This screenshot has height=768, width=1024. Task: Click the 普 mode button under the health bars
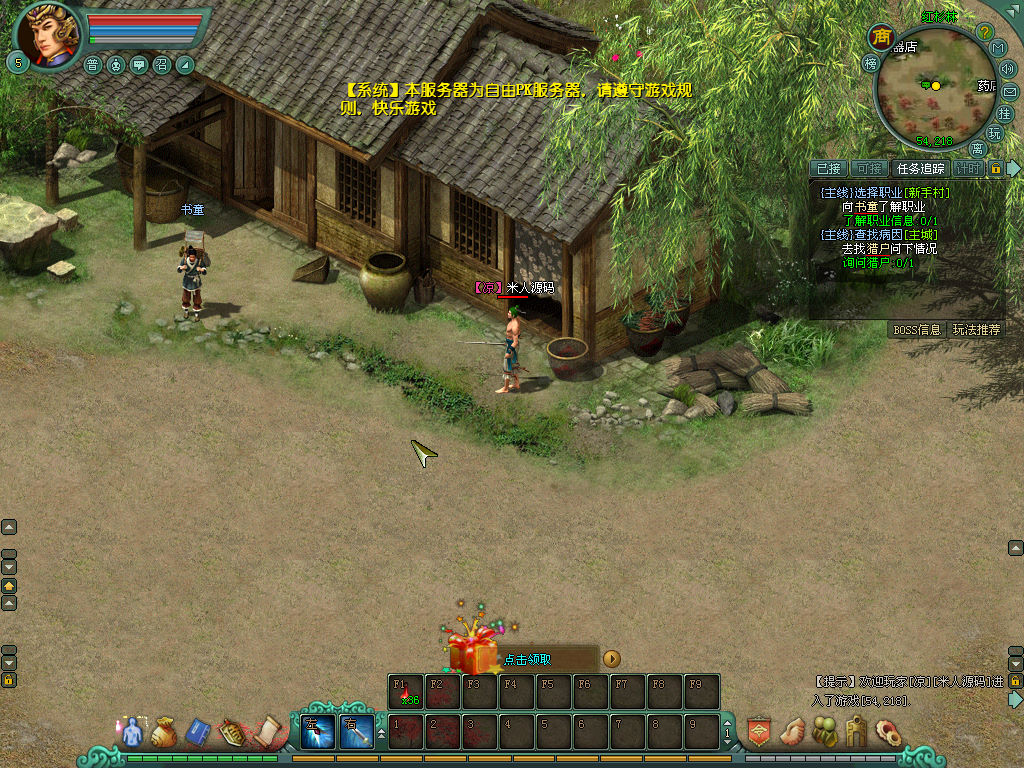[93, 65]
